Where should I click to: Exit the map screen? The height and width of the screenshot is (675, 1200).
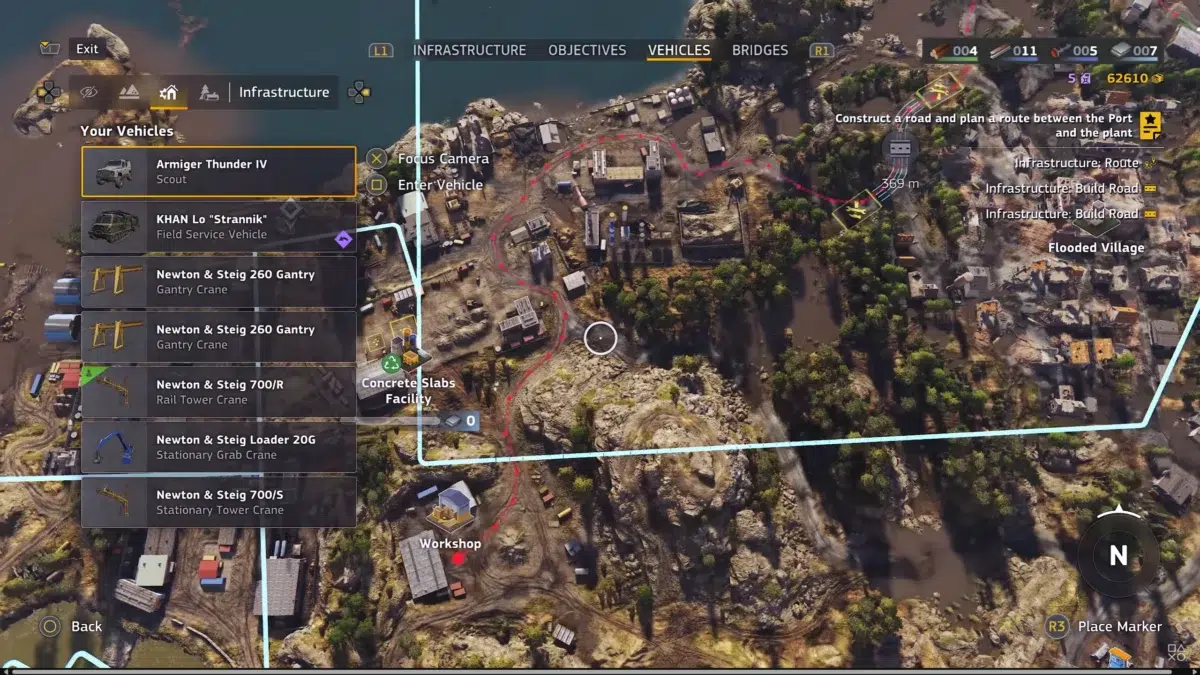click(86, 49)
